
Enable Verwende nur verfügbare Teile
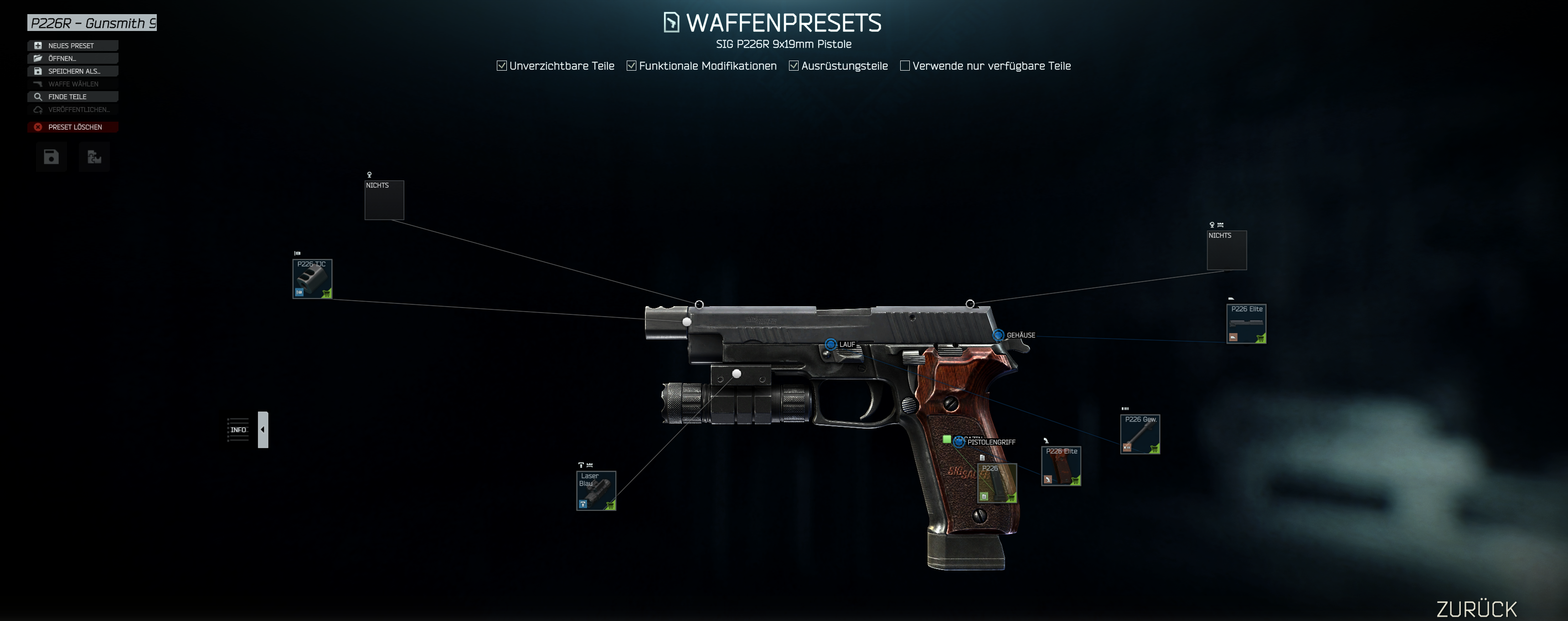pyautogui.click(x=905, y=66)
